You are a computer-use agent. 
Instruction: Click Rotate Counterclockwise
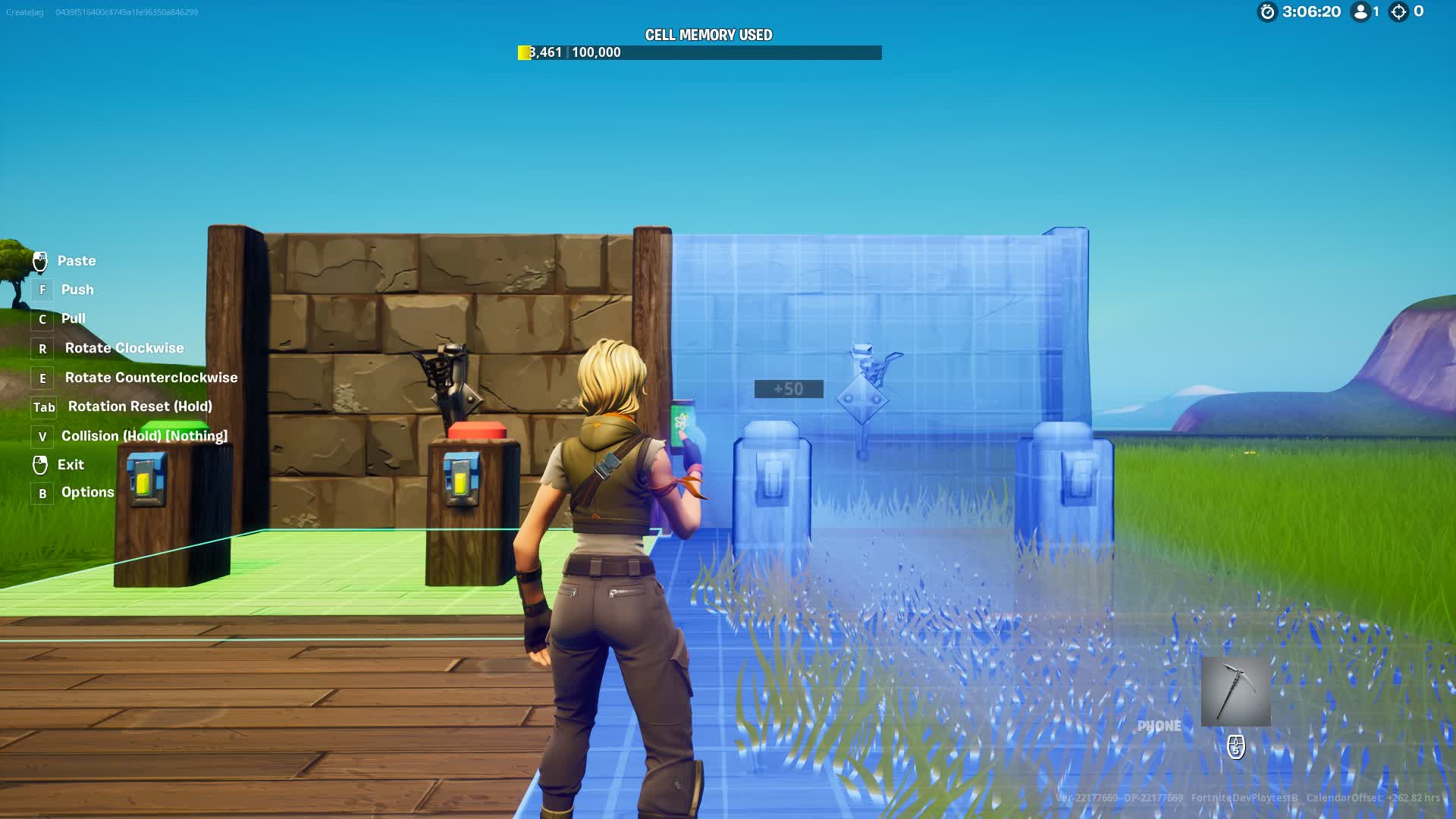point(152,378)
